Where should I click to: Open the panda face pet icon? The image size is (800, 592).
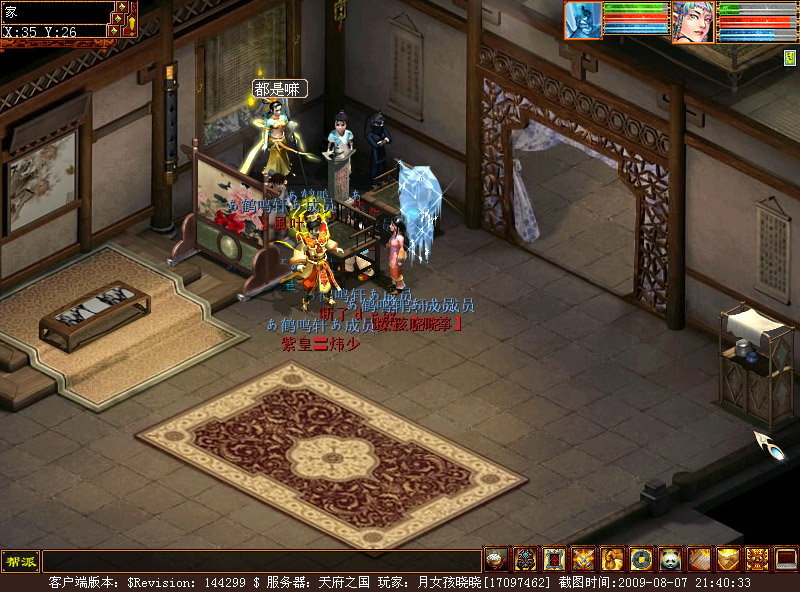pos(670,560)
